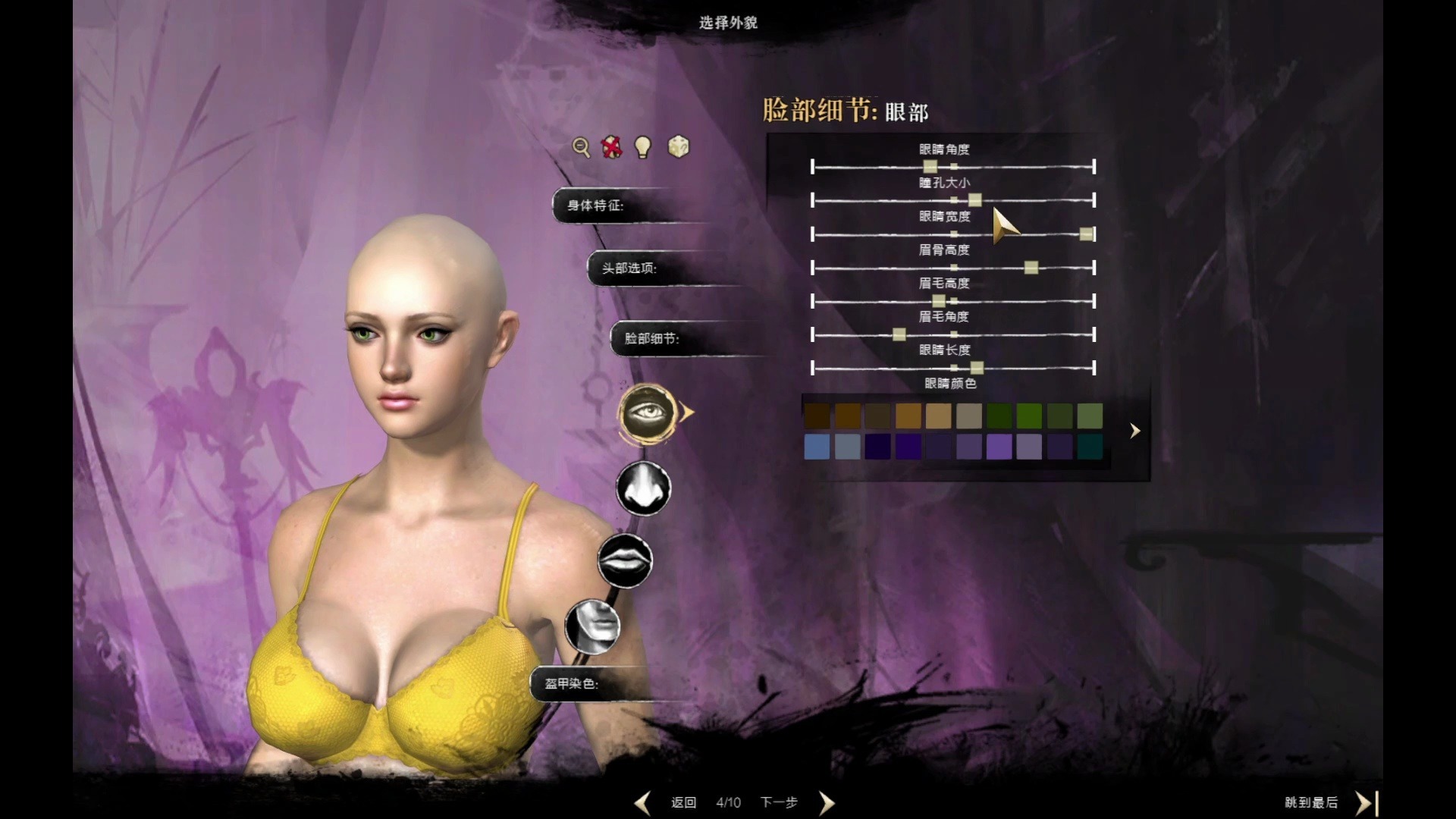Show more eye colors with the arrow
Viewport: 1456px width, 819px height.
coord(1134,431)
